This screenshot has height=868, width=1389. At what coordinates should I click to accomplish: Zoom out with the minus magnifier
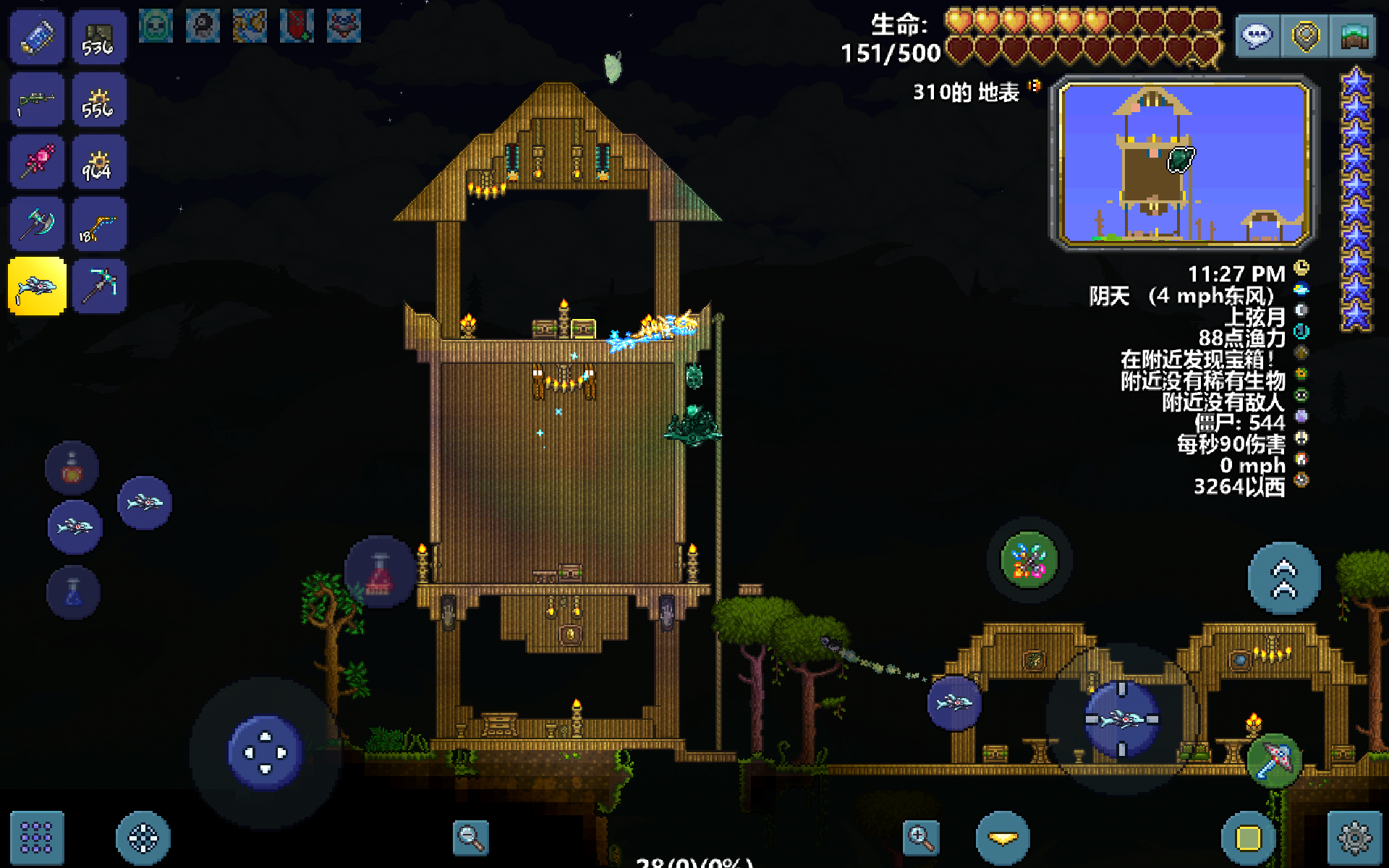click(x=470, y=838)
